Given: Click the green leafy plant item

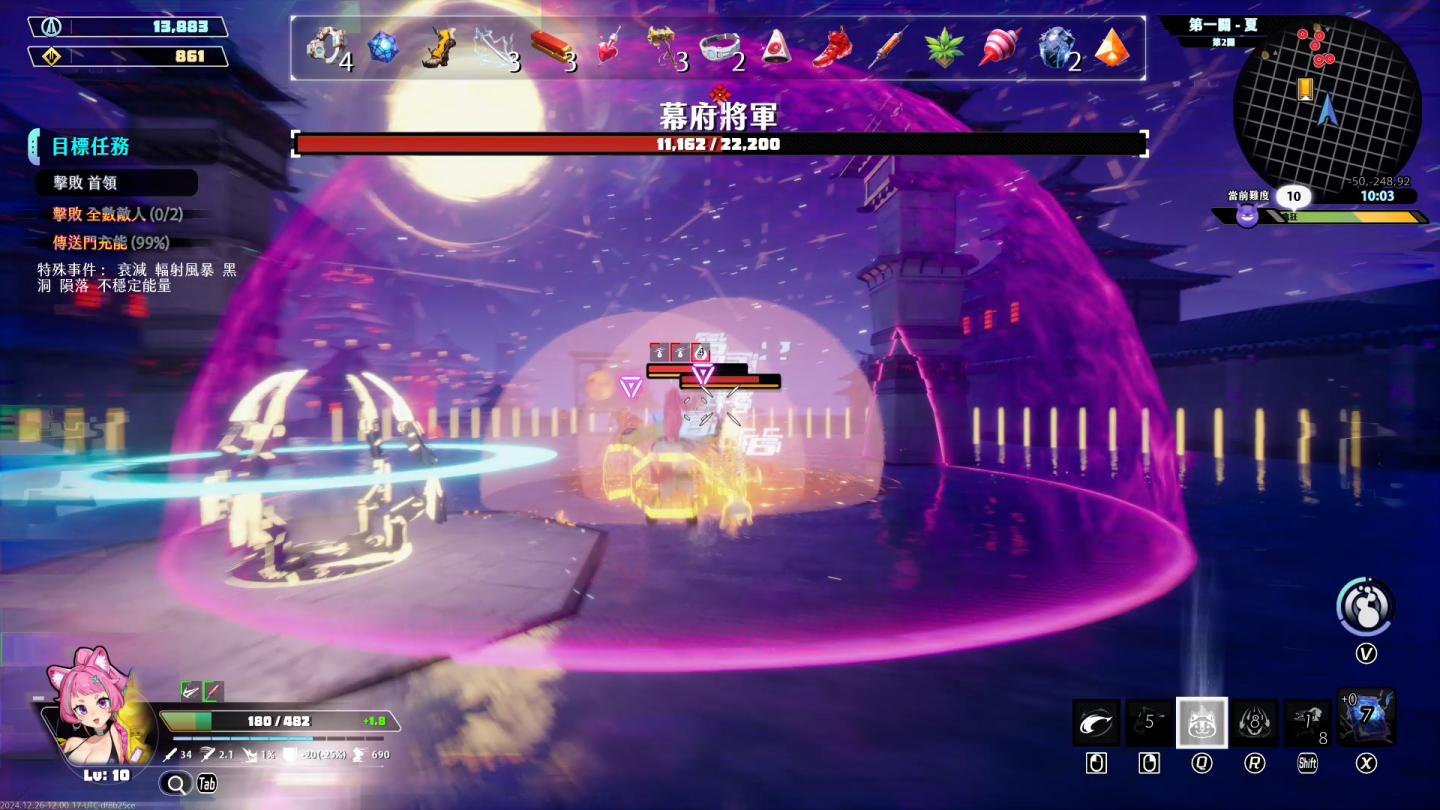Looking at the screenshot, I should click(x=944, y=47).
